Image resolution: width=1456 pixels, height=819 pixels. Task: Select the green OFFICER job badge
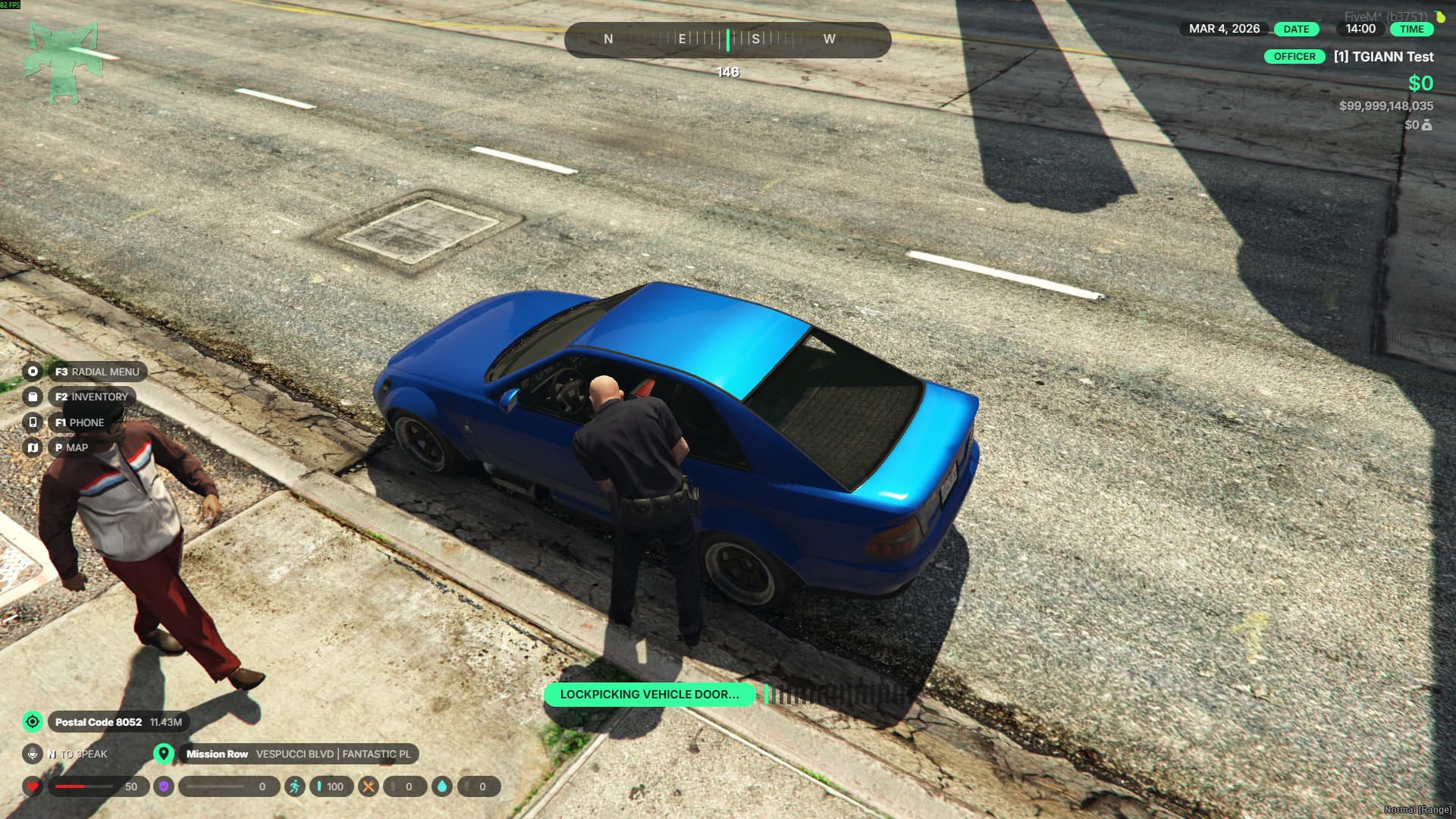click(1294, 57)
